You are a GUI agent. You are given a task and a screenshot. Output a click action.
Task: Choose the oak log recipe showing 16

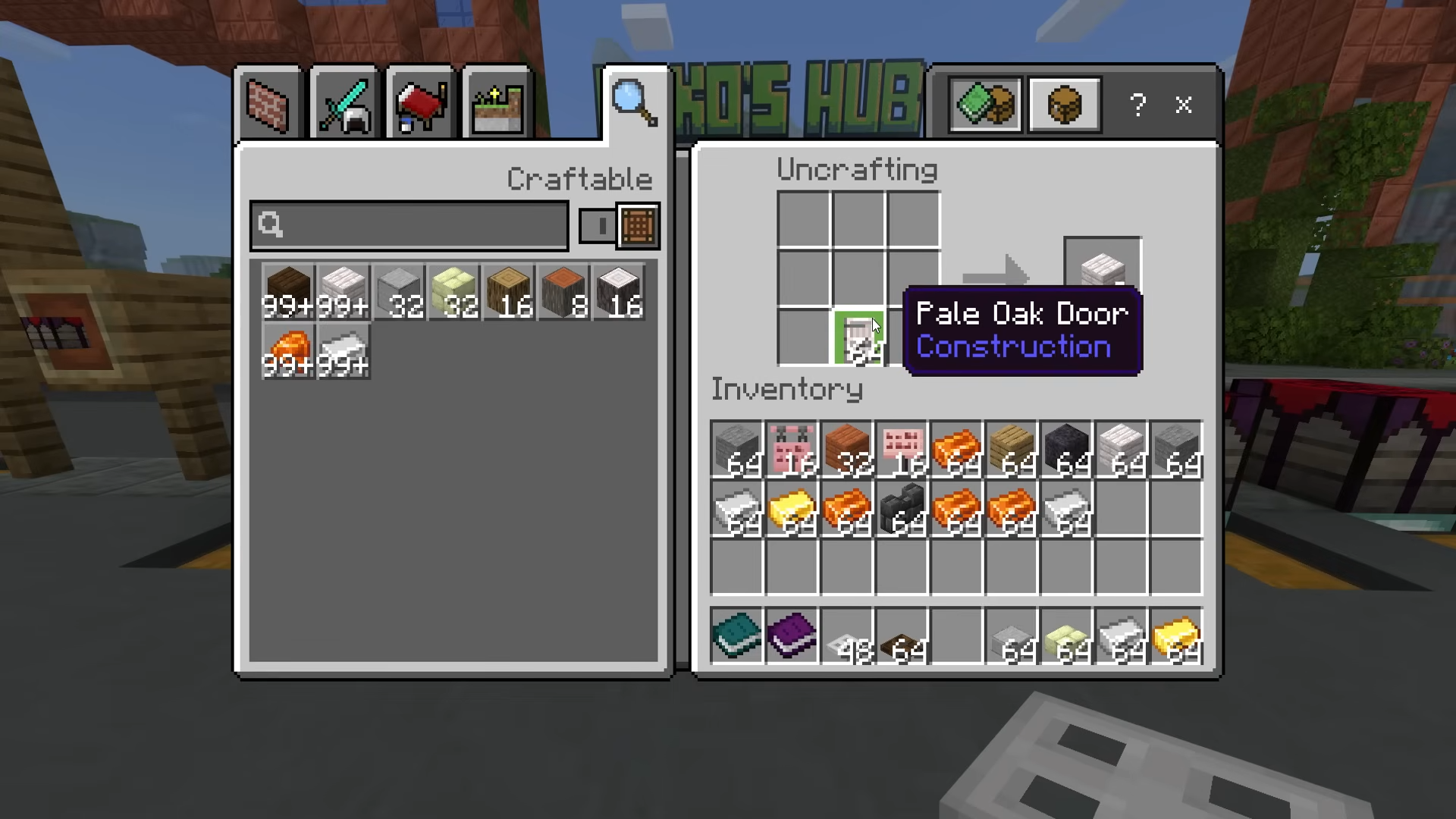(x=509, y=292)
